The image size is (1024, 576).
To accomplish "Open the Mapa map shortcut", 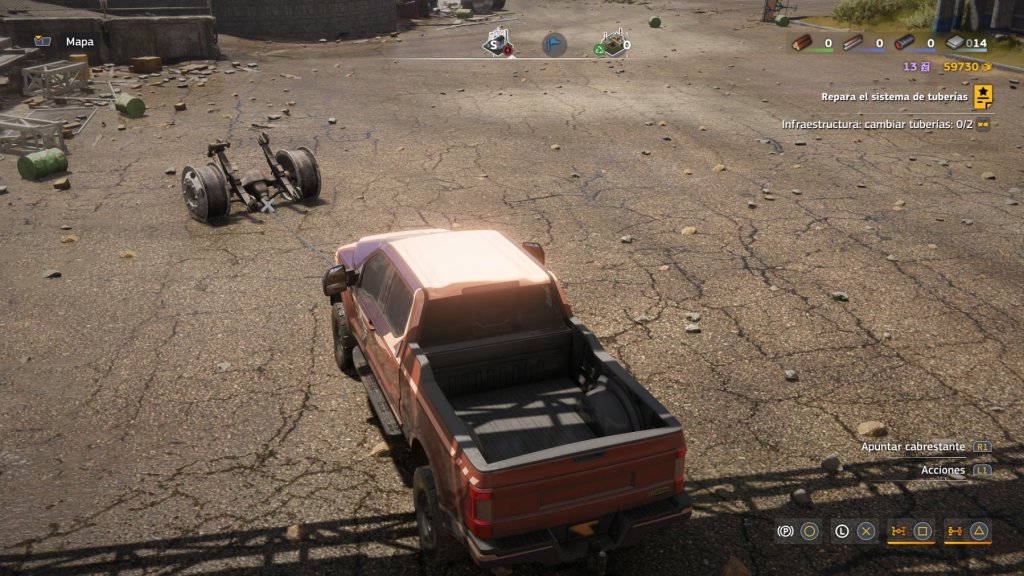I will (65, 42).
